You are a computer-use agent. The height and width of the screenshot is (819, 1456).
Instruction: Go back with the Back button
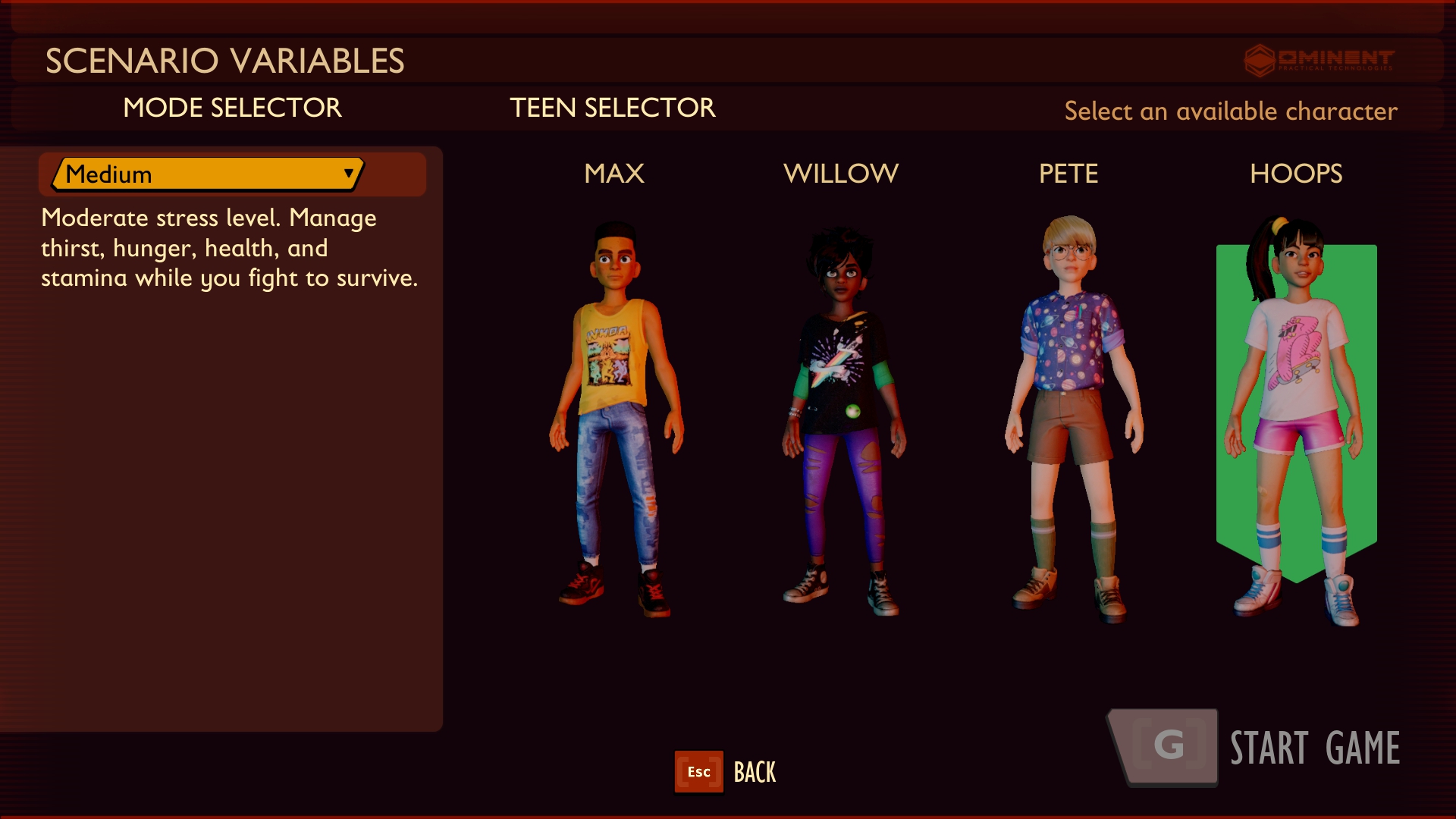click(726, 772)
